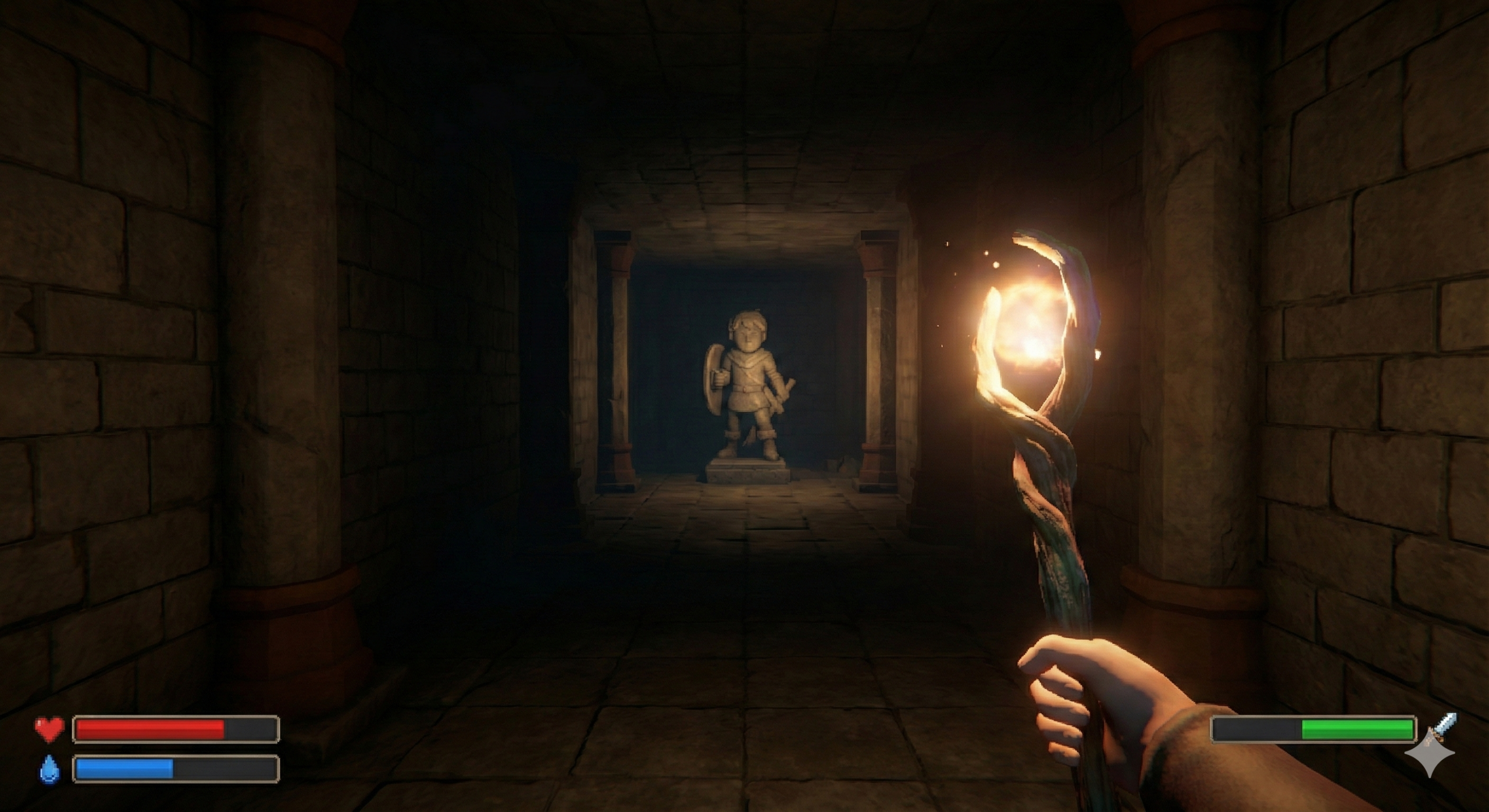This screenshot has width=1489, height=812.
Task: Select the blue water droplet mana icon
Action: click(49, 768)
